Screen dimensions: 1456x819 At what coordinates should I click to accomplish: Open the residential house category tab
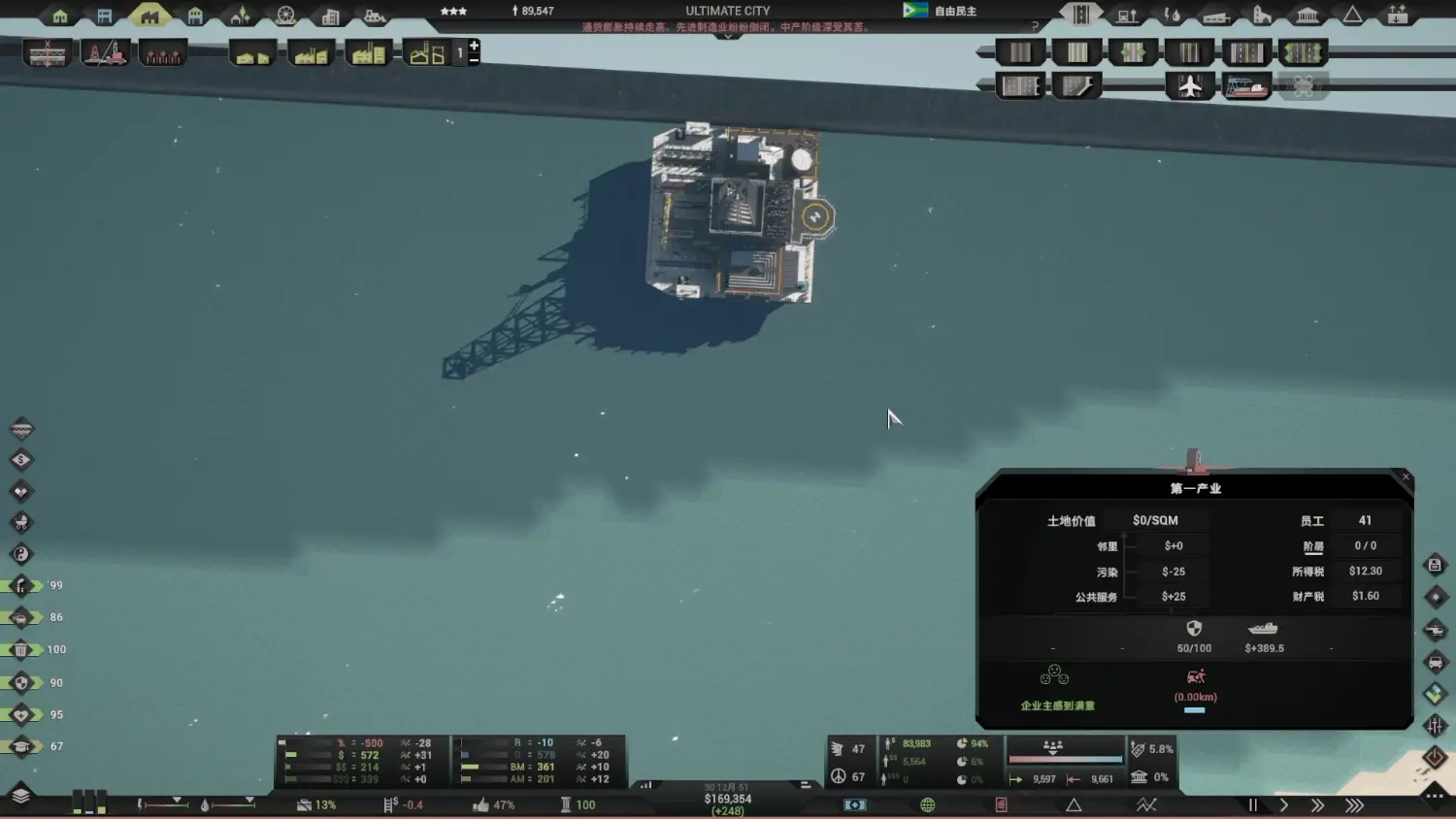(x=60, y=16)
